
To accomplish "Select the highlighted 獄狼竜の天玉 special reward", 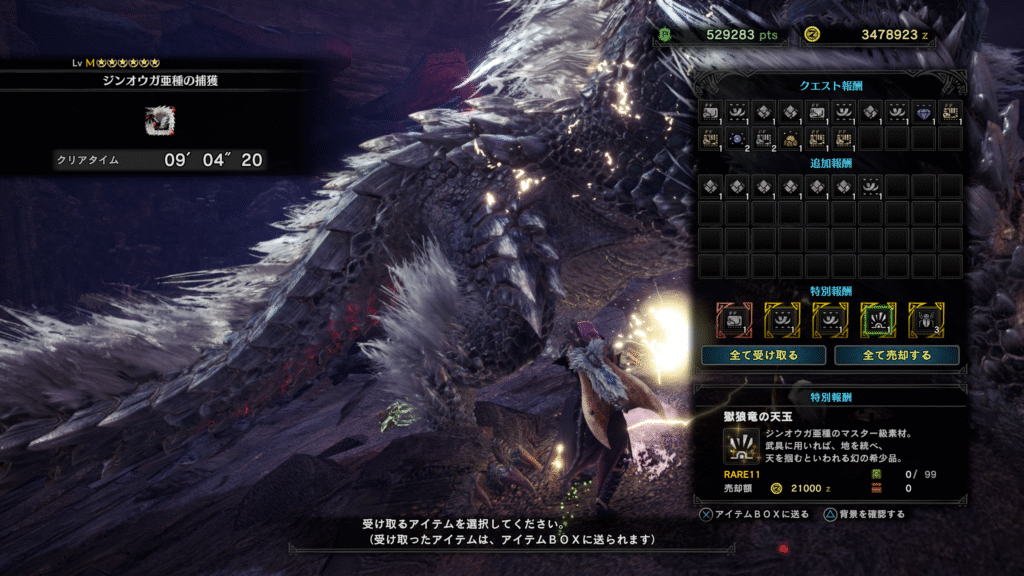I will (x=878, y=319).
